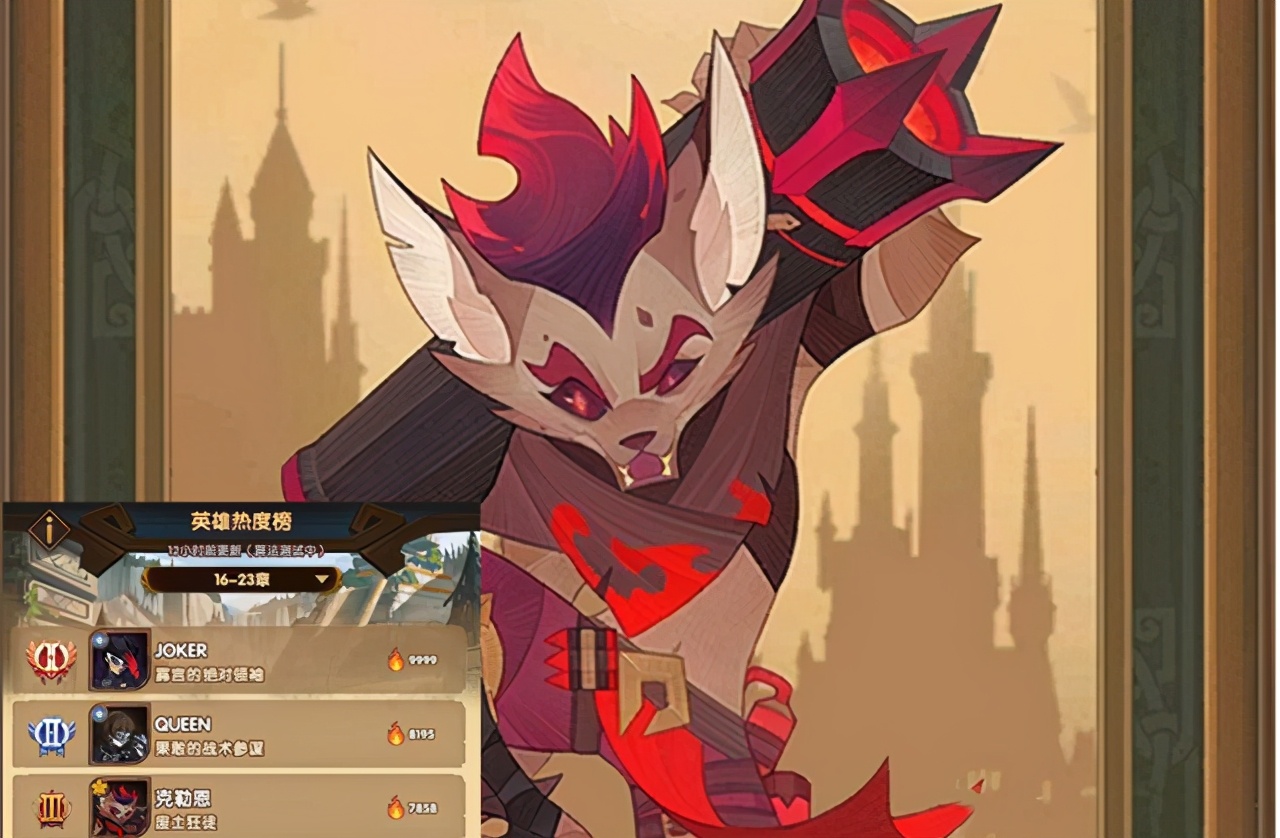The height and width of the screenshot is (838, 1280).
Task: Open the info icon beside 英雄热度榜
Action: click(48, 530)
